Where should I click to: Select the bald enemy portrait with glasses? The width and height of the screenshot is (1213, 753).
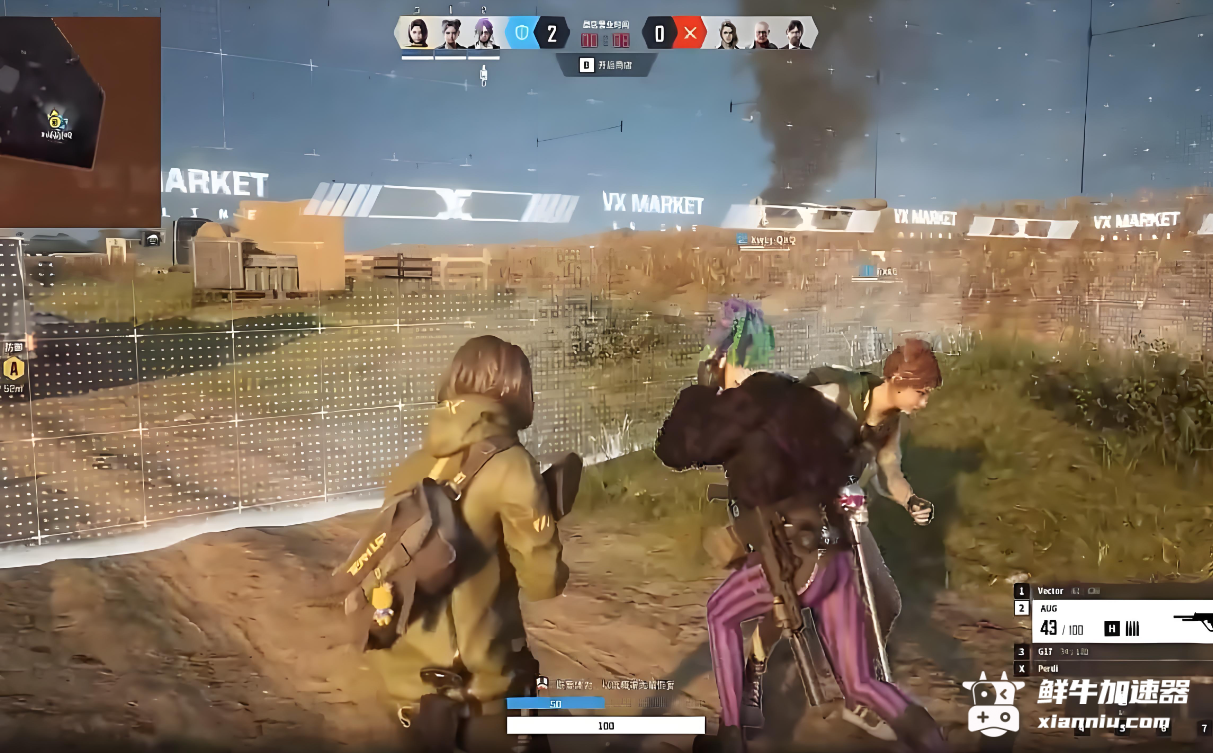tap(763, 34)
